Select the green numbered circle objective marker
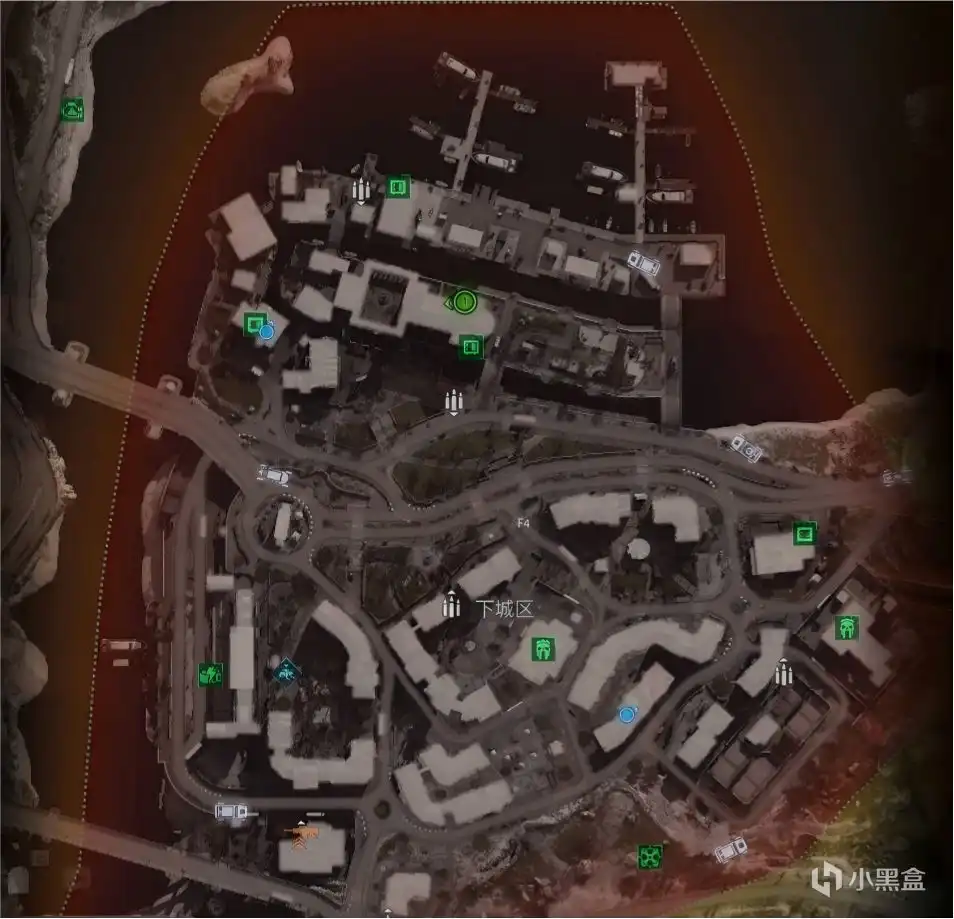The image size is (954, 919). coord(463,300)
